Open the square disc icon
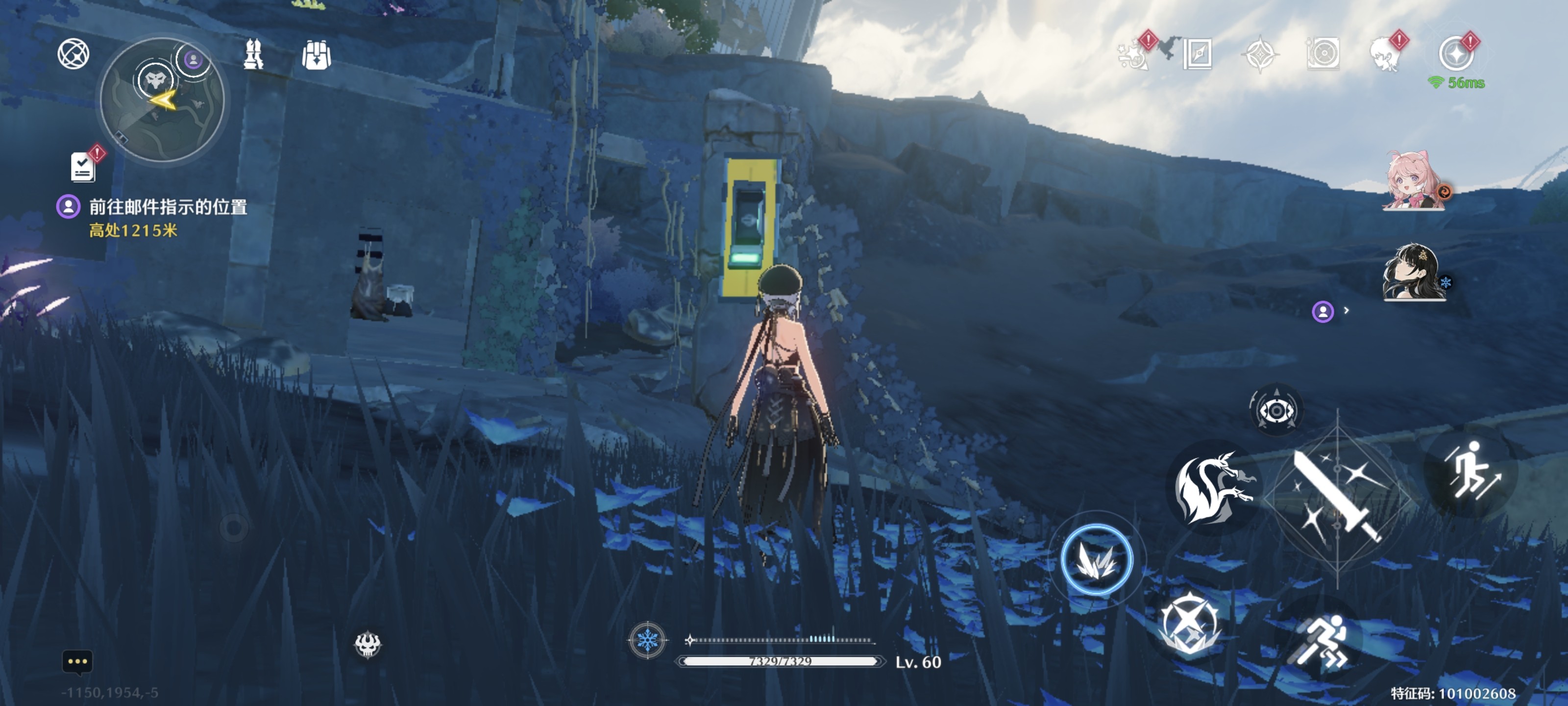The height and width of the screenshot is (706, 1568). pos(1323,54)
